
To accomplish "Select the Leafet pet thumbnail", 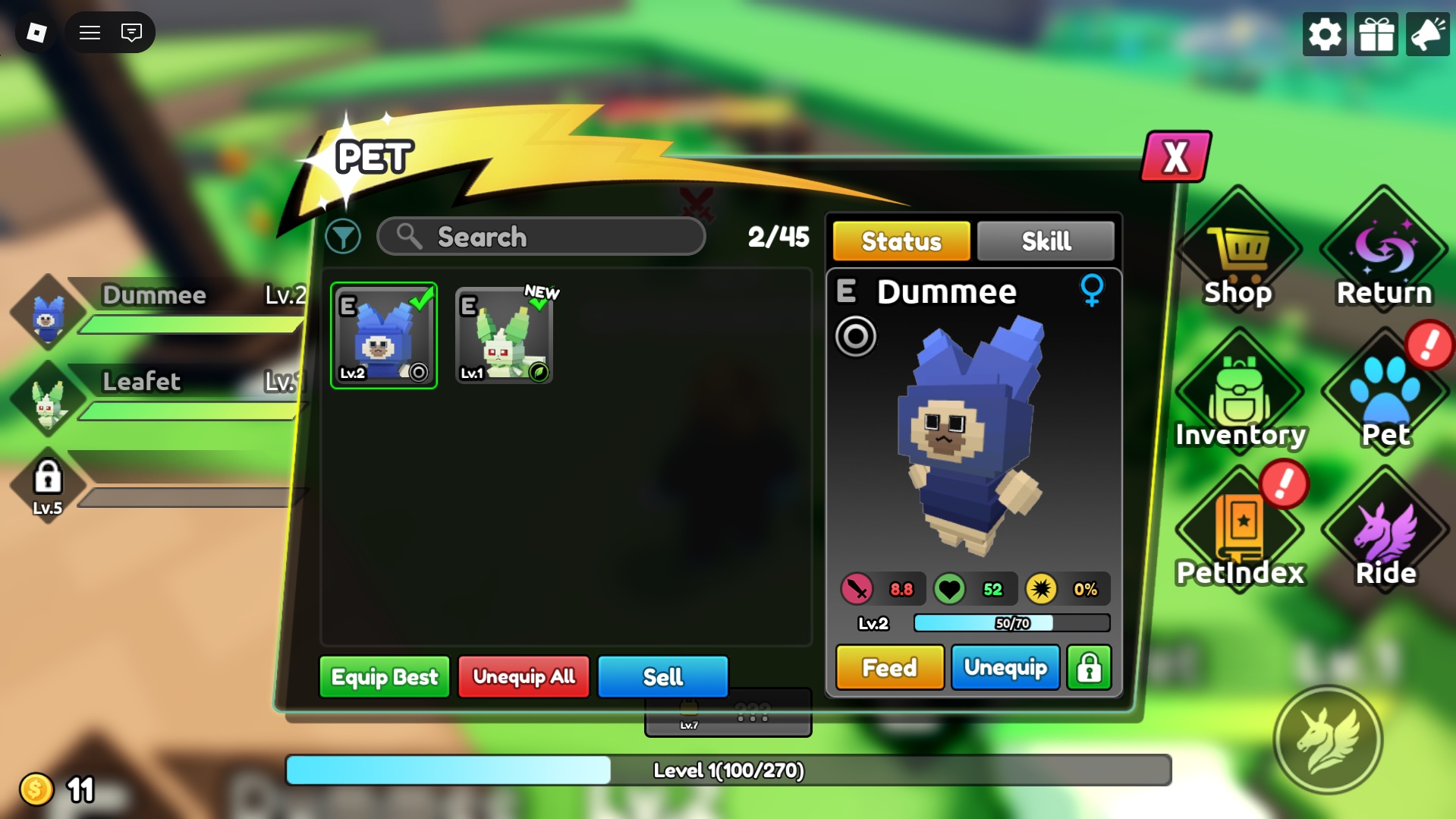I will [x=503, y=335].
